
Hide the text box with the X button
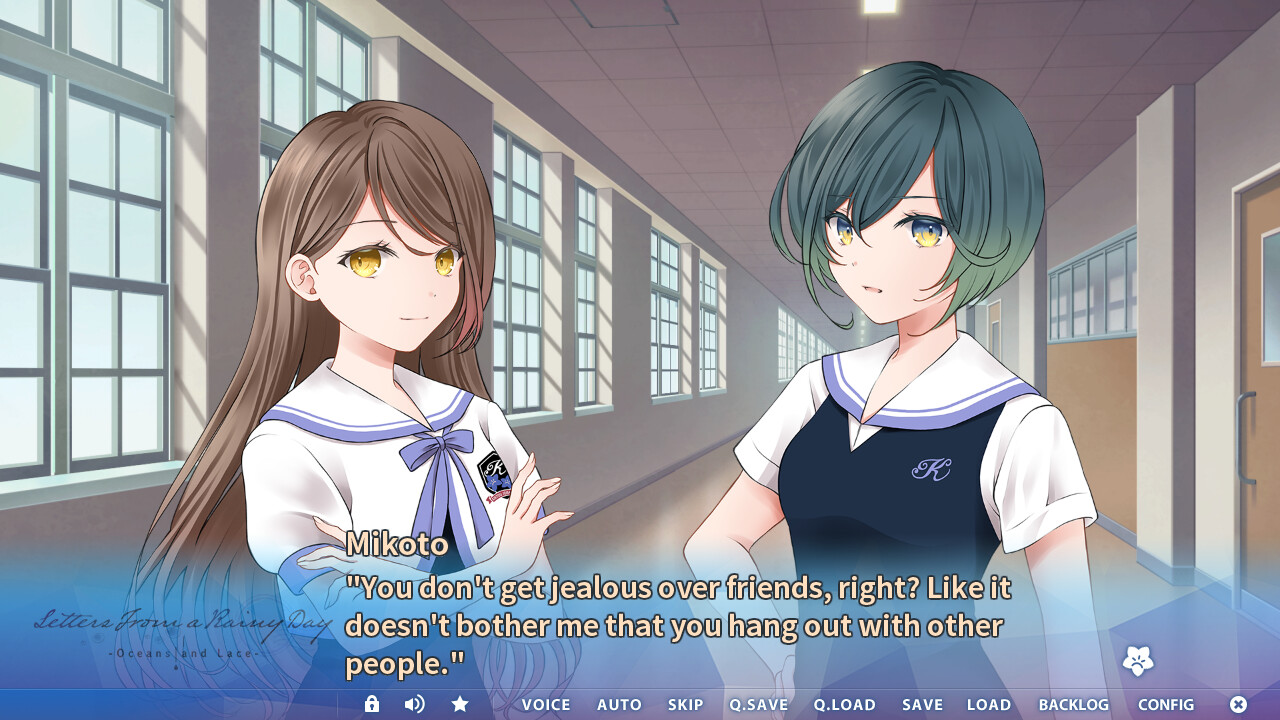(x=1238, y=704)
